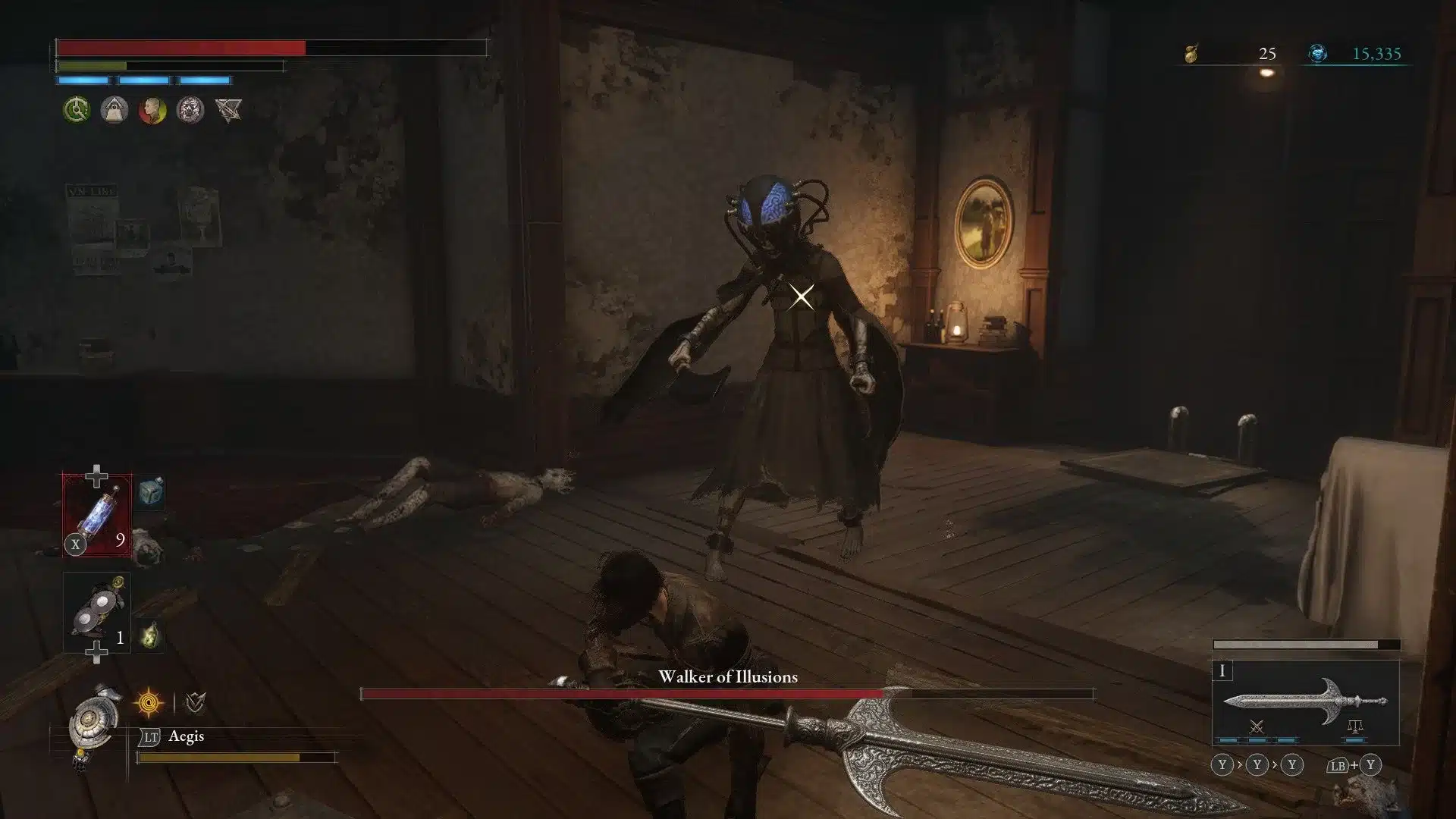Expand the lower item slot with plus sign
Image resolution: width=1456 pixels, height=819 pixels.
pos(96,653)
